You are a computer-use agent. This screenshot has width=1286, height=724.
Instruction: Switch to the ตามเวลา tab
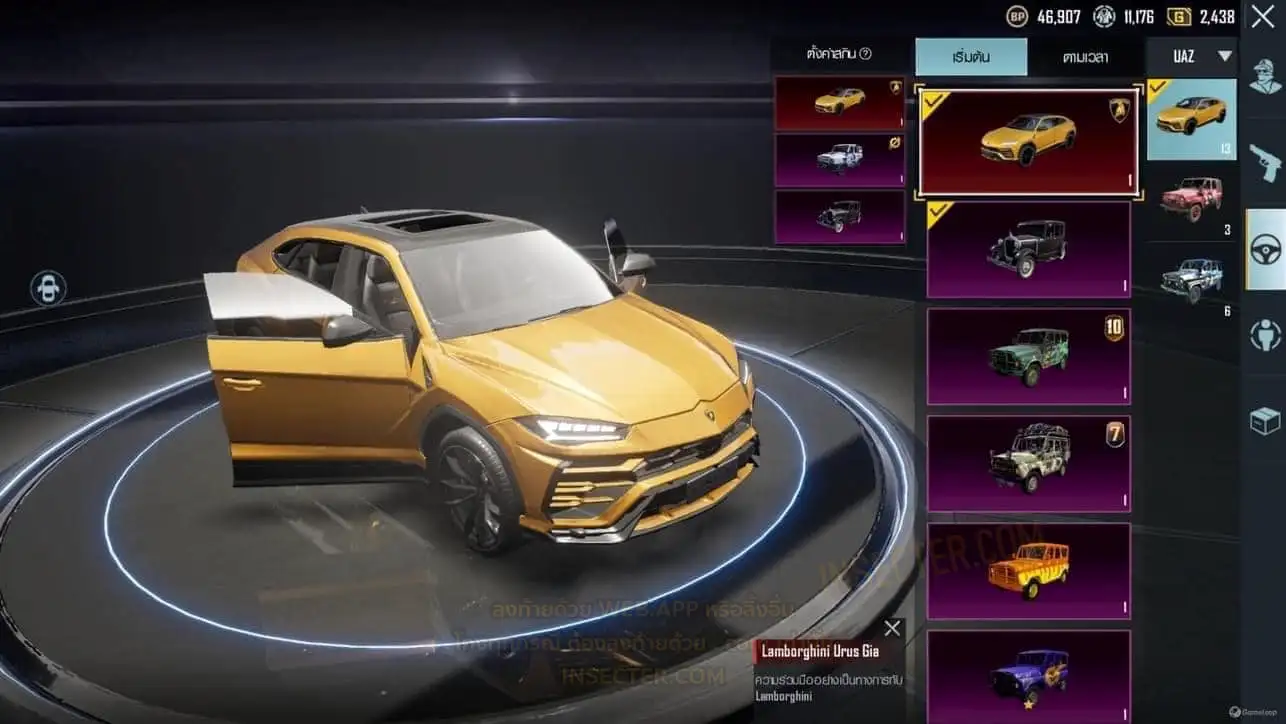(x=1085, y=57)
